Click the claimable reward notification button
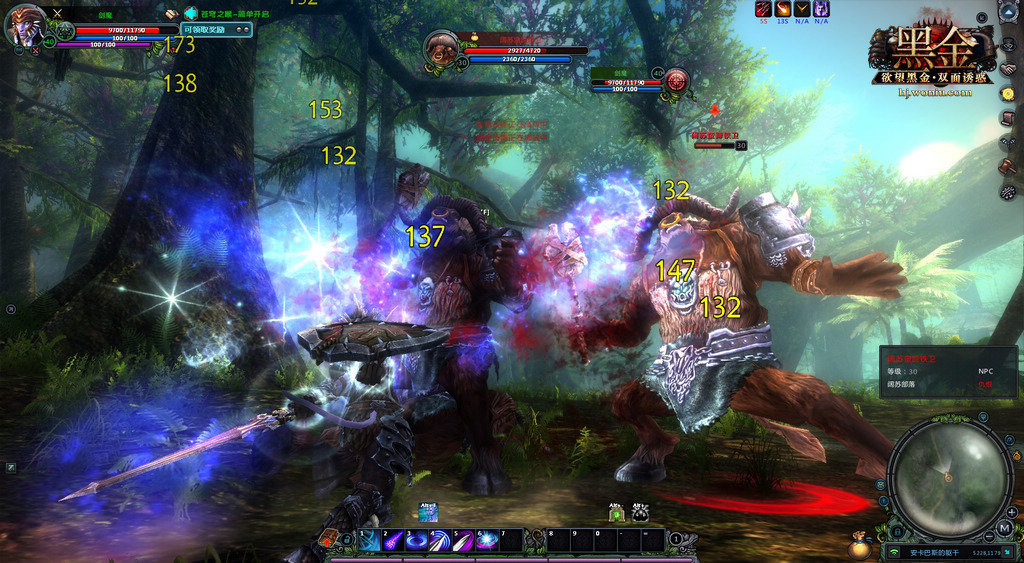The height and width of the screenshot is (563, 1024). click(x=216, y=29)
